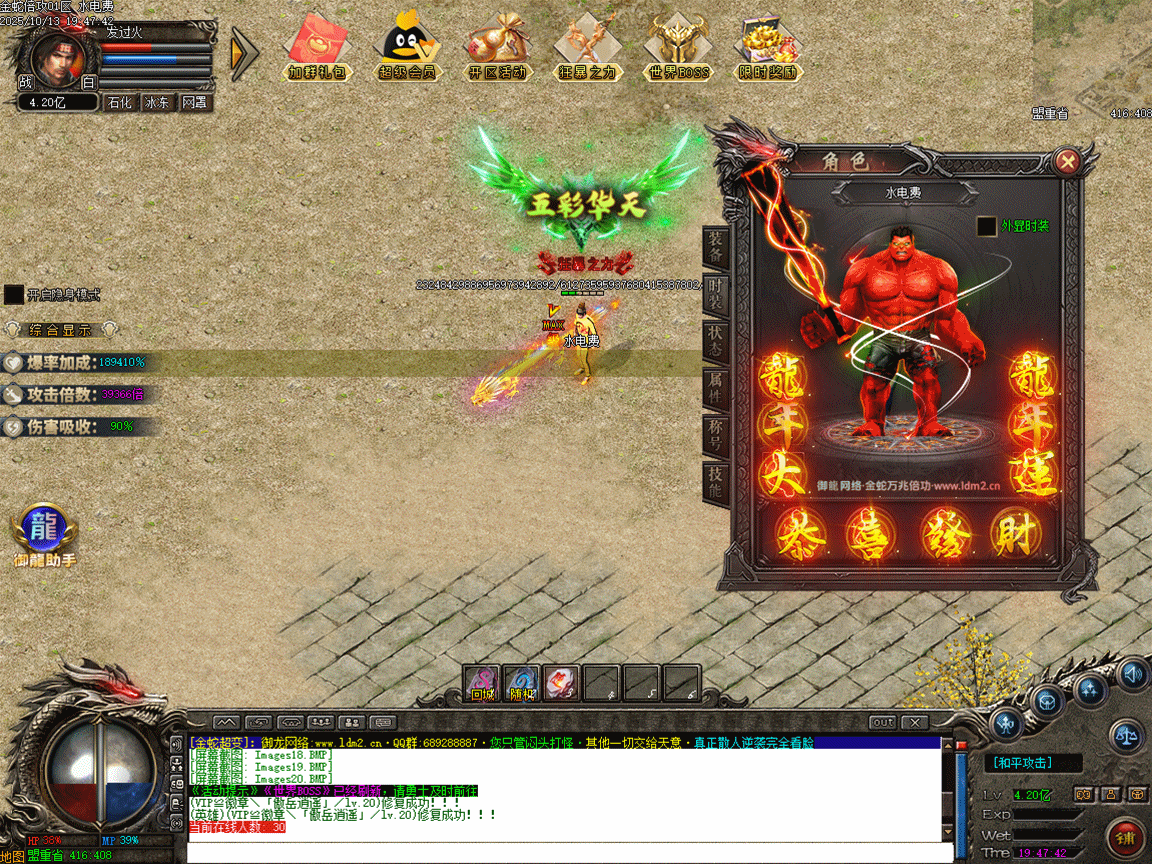This screenshot has width=1152, height=864.
Task: Open the 加群礼包 red envelope gift
Action: click(x=317, y=46)
